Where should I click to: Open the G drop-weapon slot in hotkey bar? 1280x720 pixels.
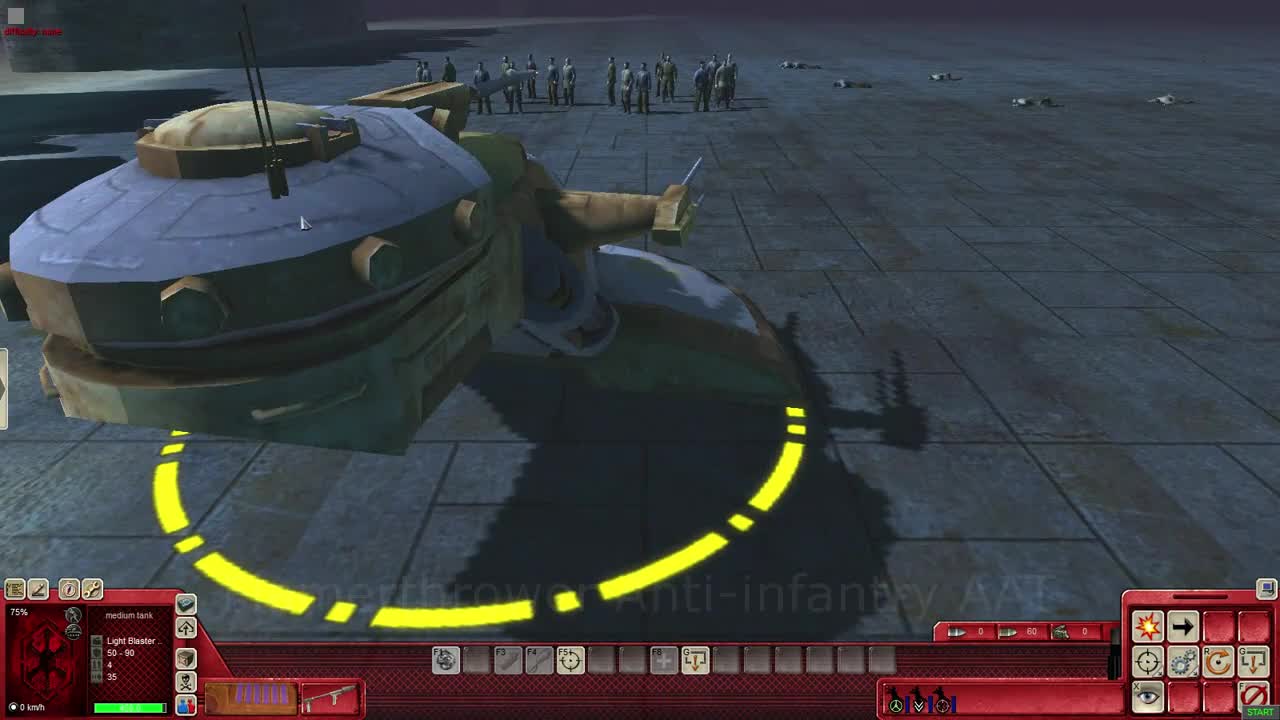pyautogui.click(x=694, y=660)
